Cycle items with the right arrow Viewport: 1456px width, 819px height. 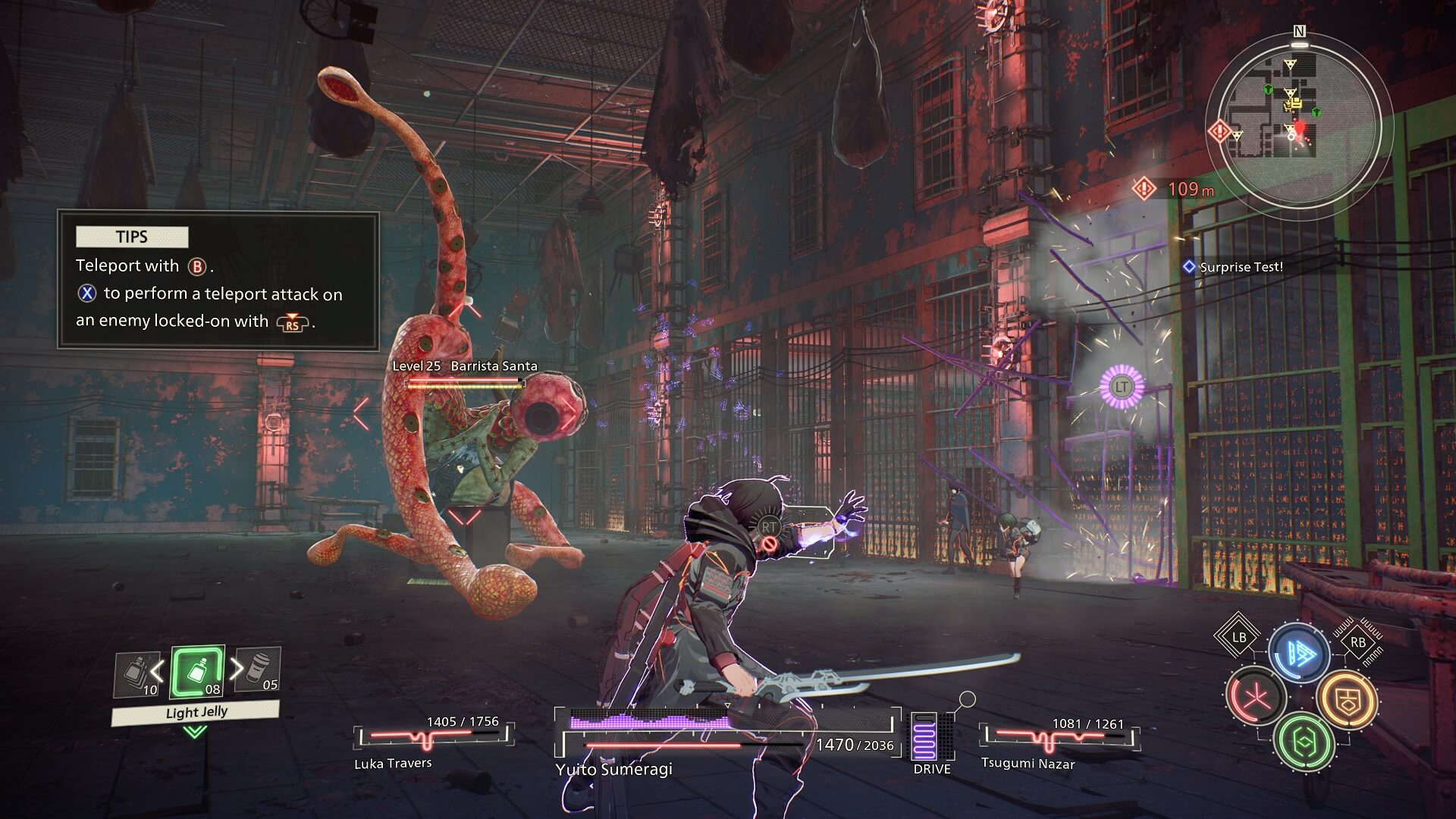pos(237,668)
